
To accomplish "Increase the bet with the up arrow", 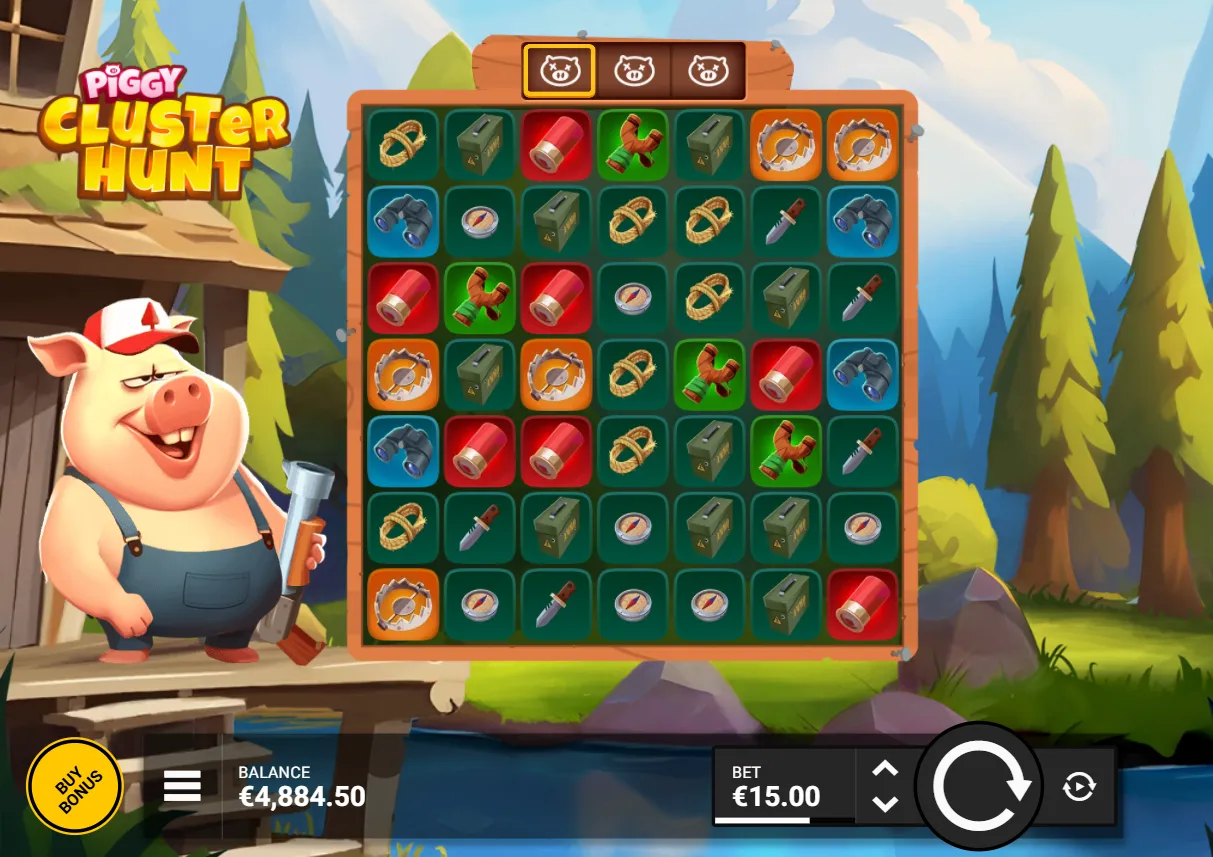I will (885, 769).
